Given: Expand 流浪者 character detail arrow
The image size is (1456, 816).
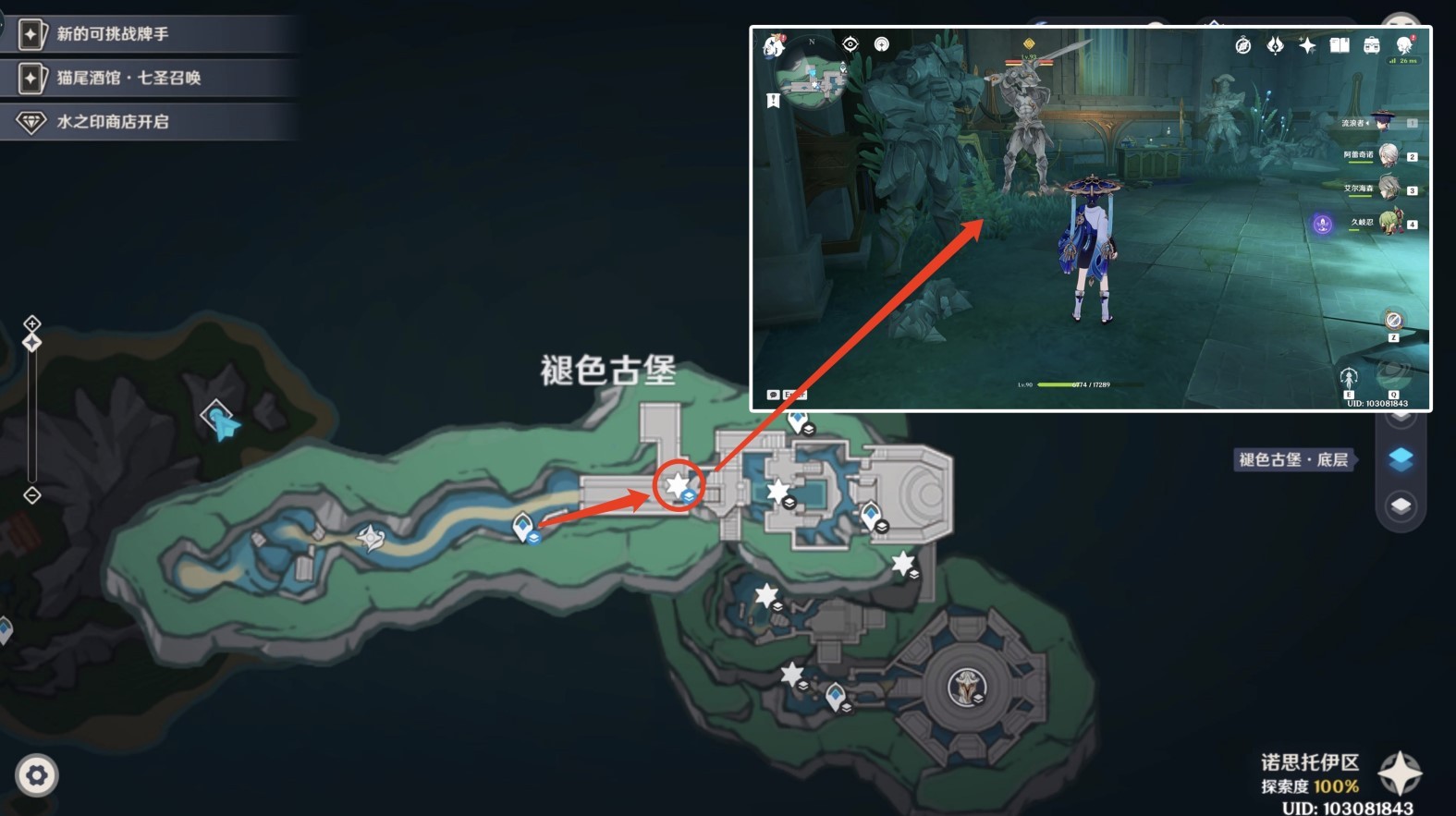Looking at the screenshot, I should pos(1368,123).
